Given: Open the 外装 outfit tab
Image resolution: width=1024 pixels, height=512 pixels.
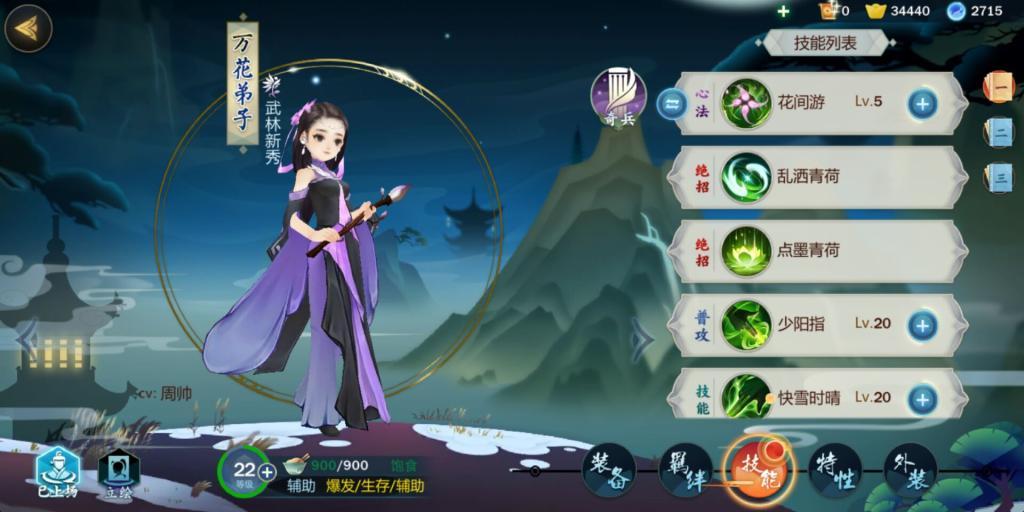Looking at the screenshot, I should click(x=909, y=469).
